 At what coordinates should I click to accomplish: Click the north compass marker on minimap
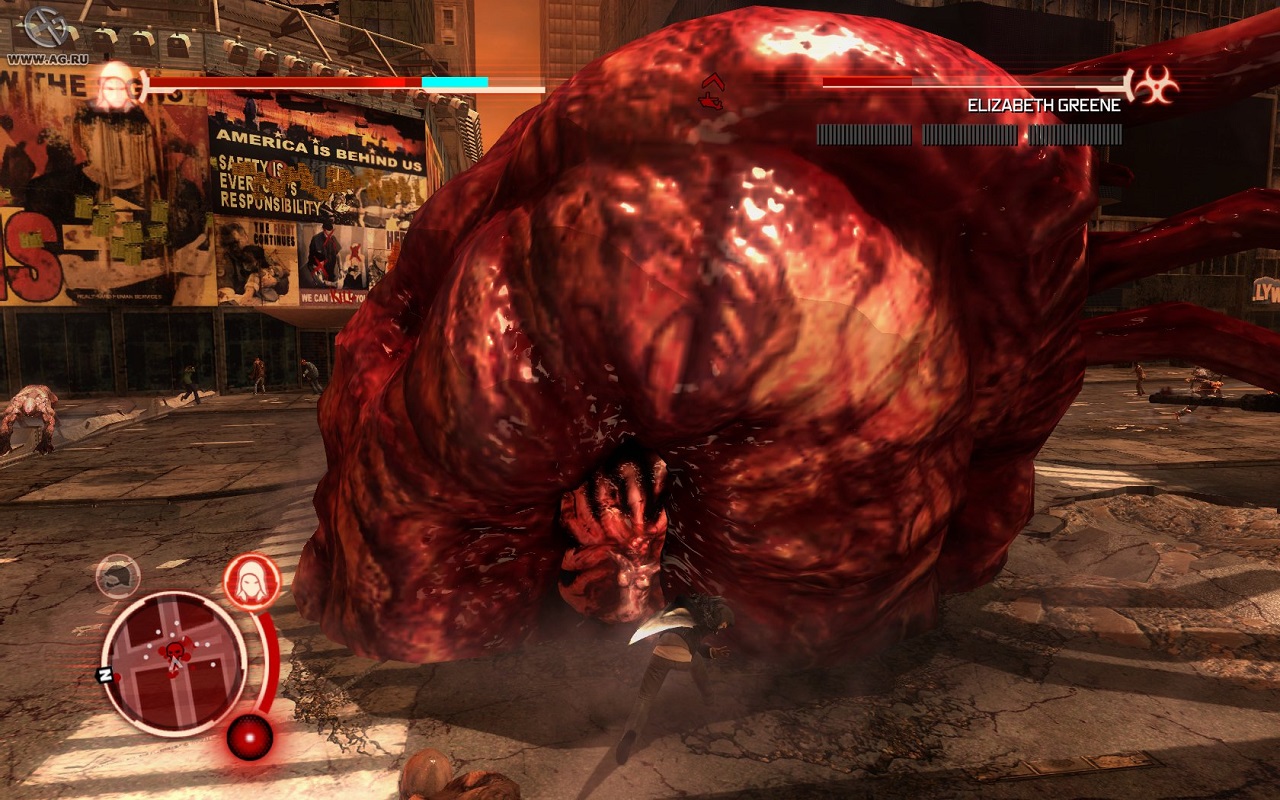(103, 674)
